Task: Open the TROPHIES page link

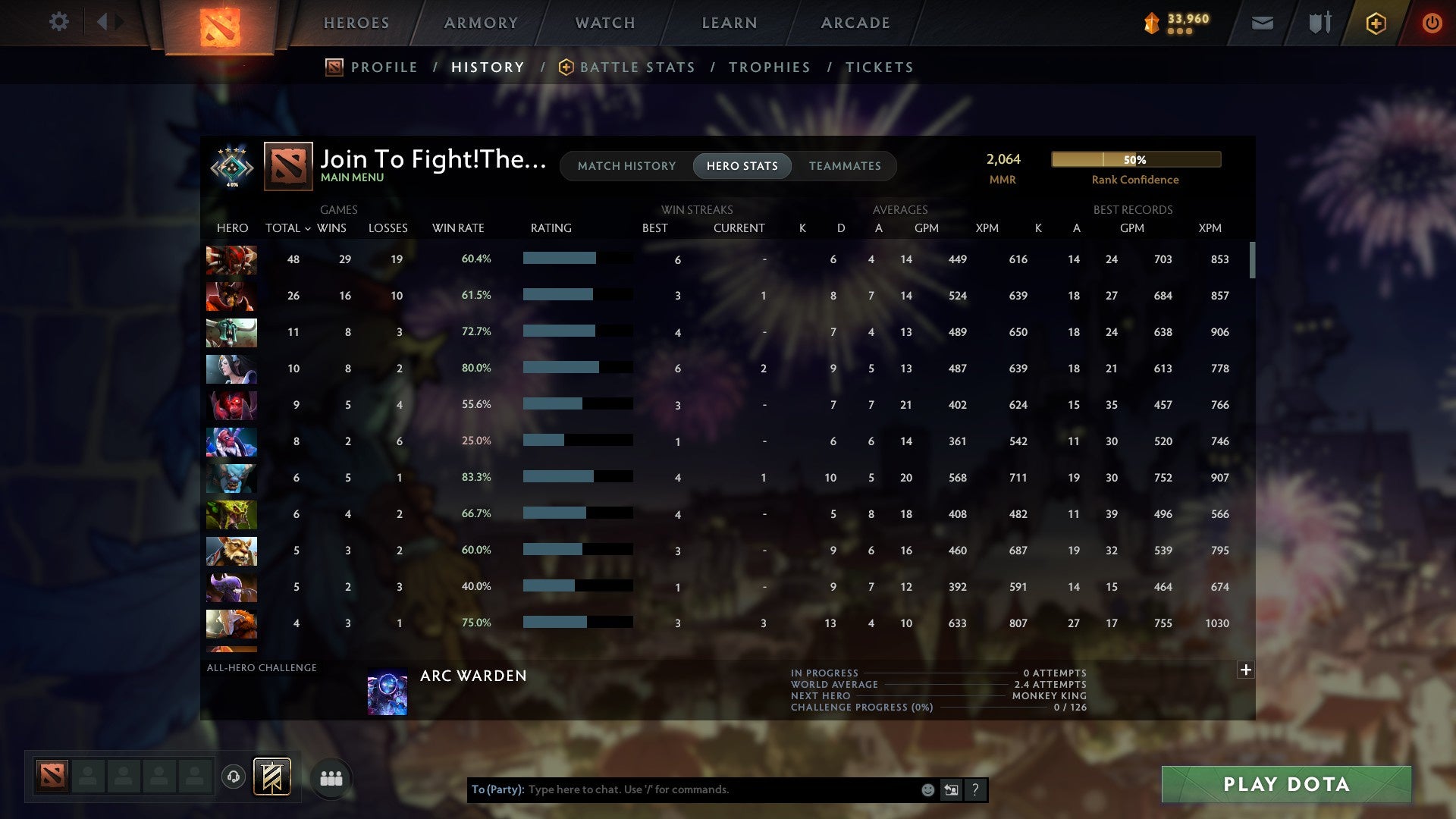Action: click(769, 67)
